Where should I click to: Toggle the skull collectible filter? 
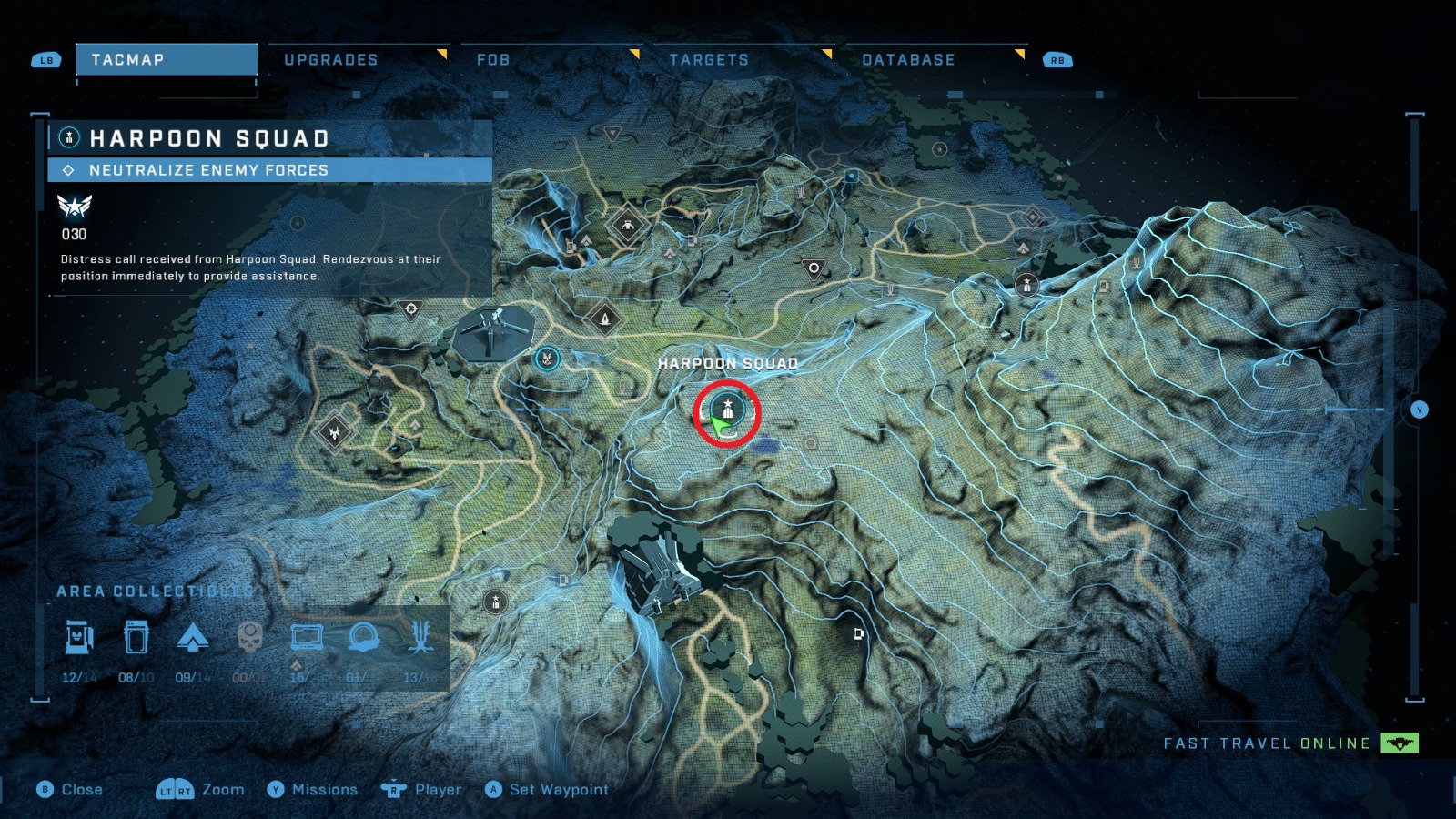click(249, 637)
